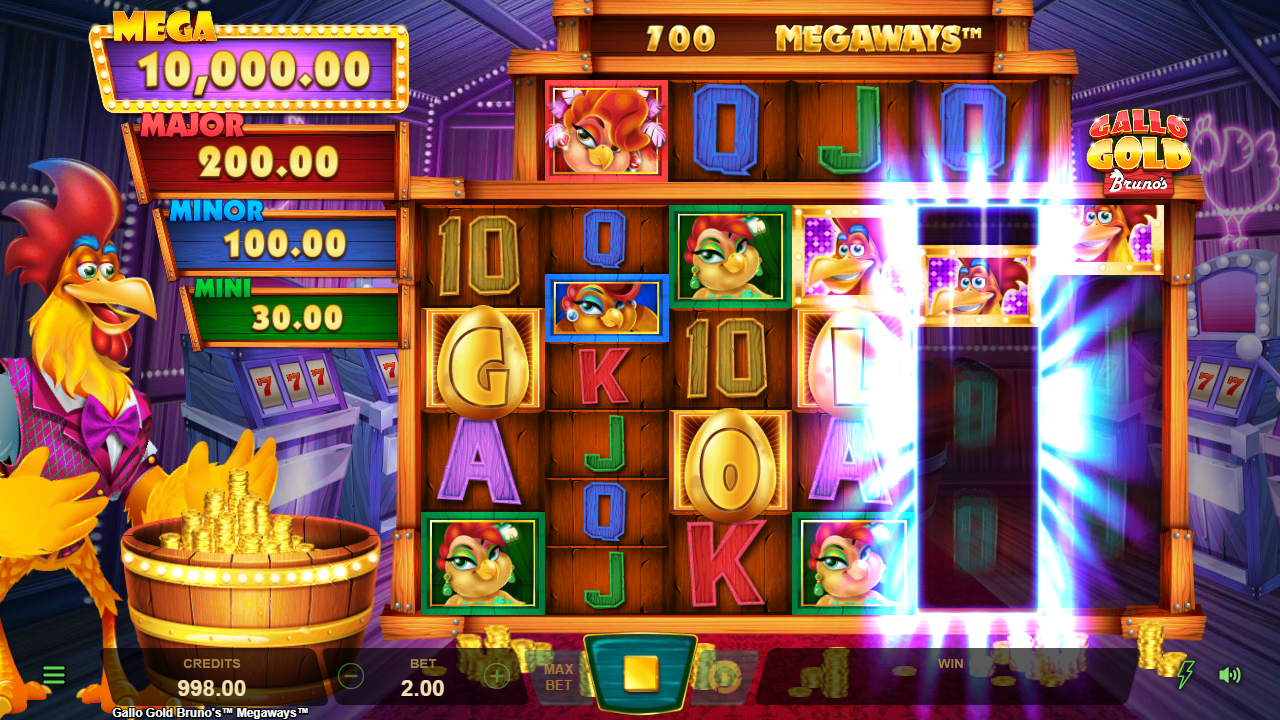Set the wager to Max Bet
Image resolution: width=1280 pixels, height=720 pixels.
pos(558,677)
